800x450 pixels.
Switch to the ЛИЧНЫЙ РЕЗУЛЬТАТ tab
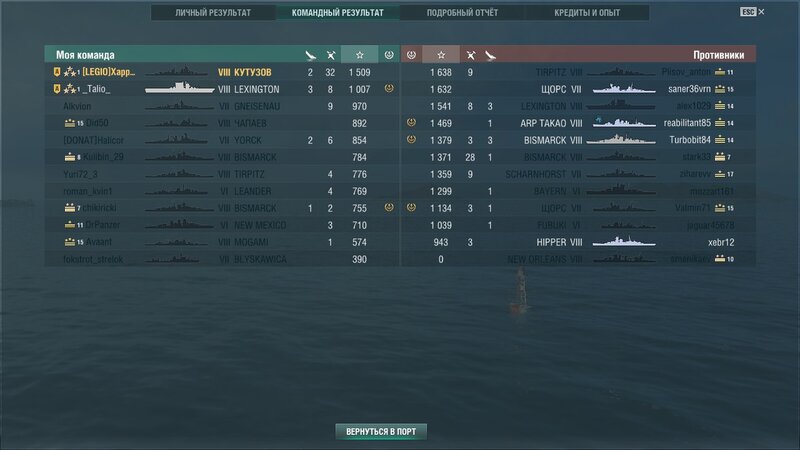click(213, 13)
